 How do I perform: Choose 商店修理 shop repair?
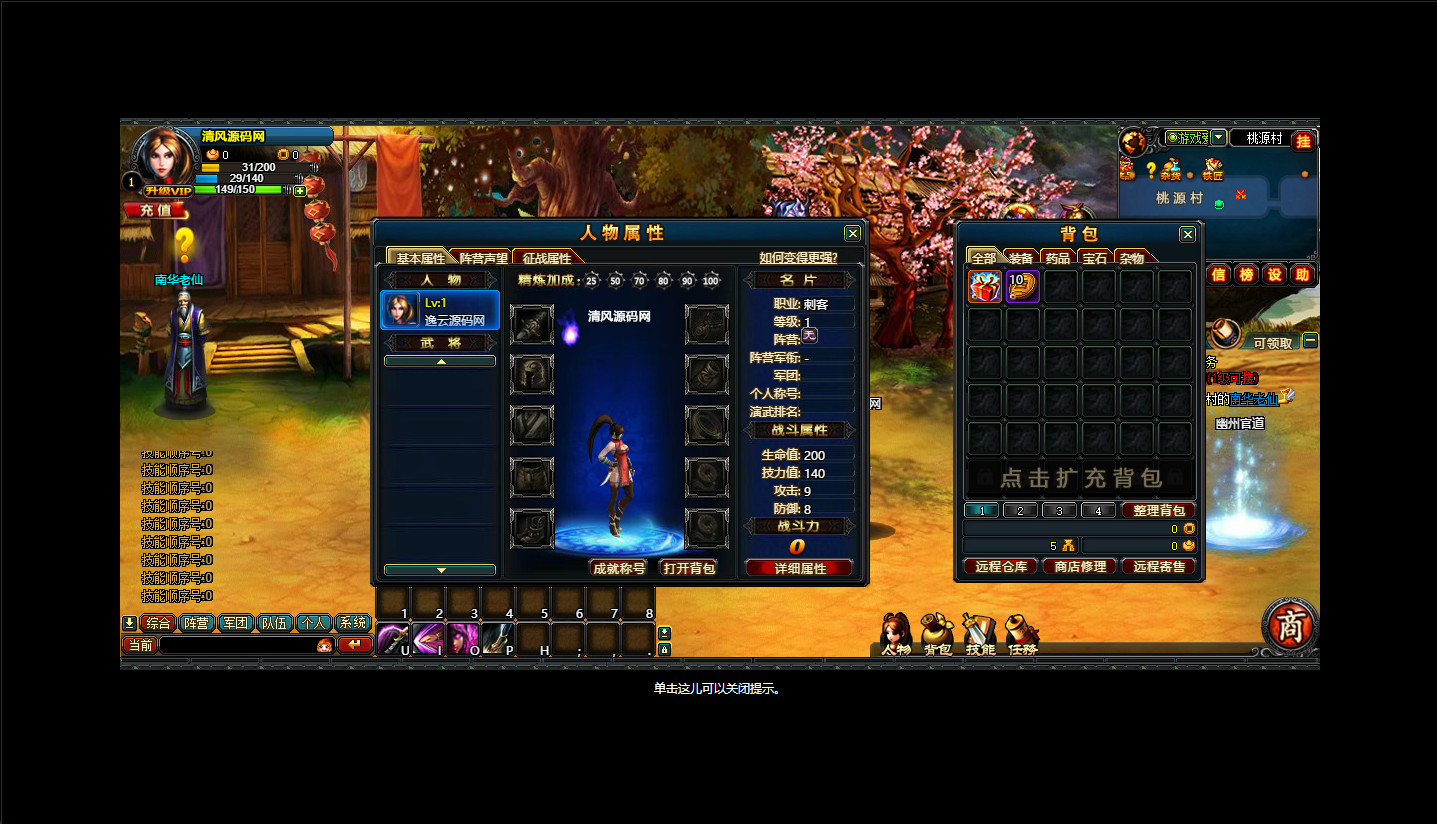pos(1080,567)
